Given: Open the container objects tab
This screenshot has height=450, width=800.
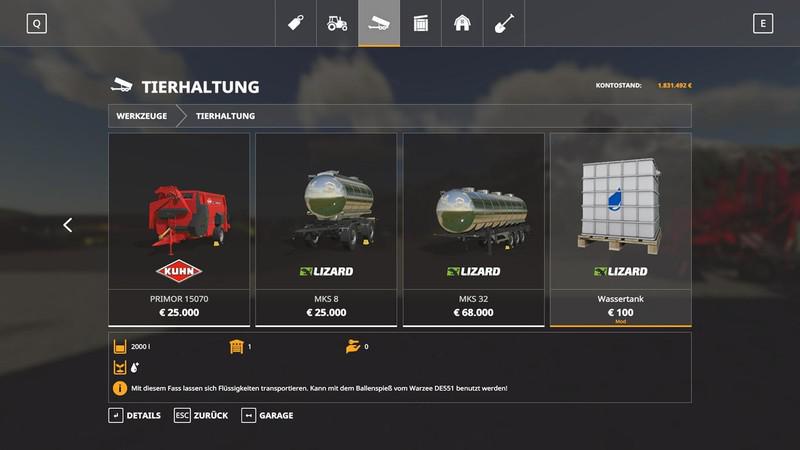Looking at the screenshot, I should [421, 23].
